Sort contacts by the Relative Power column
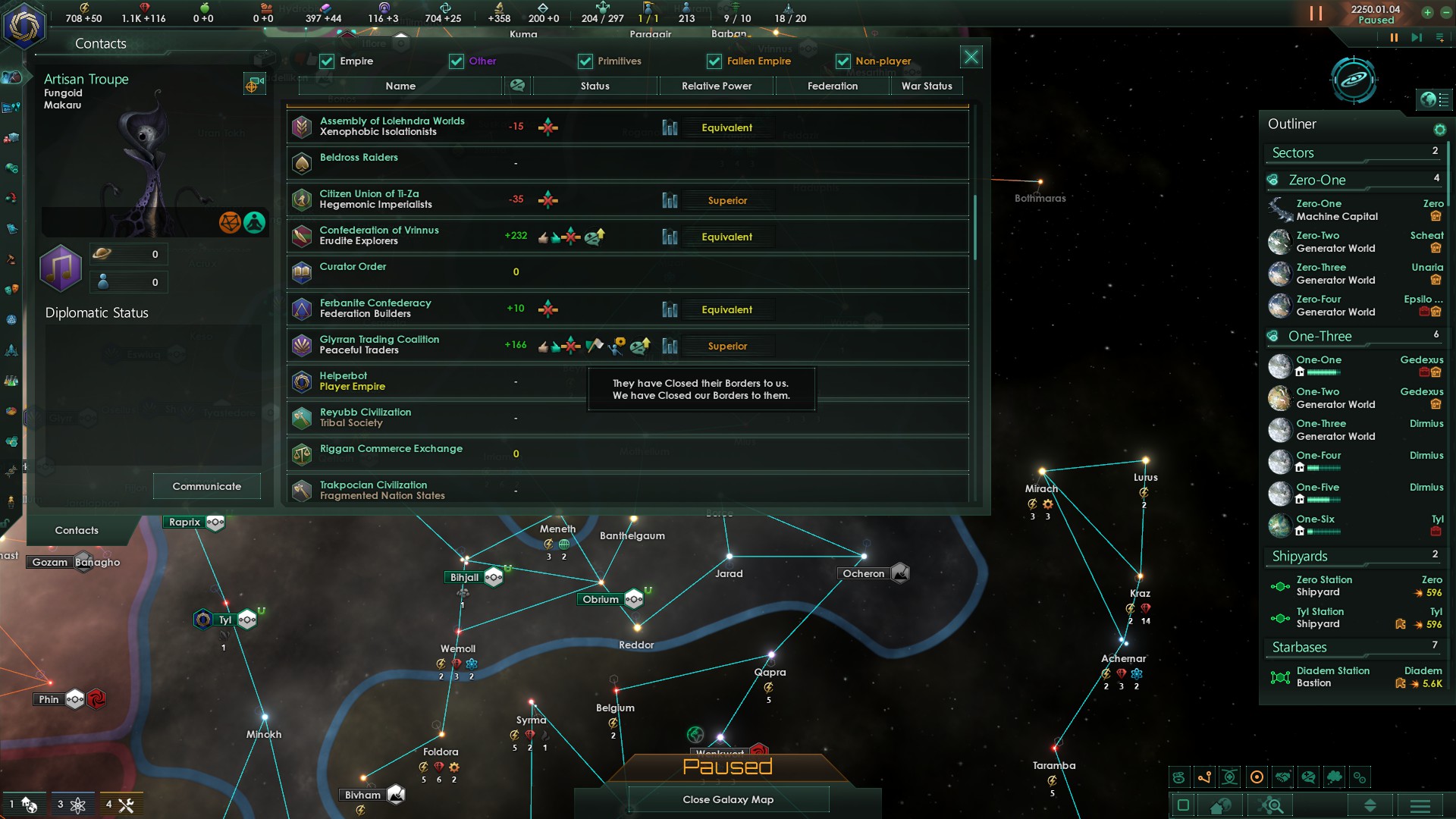 point(716,86)
